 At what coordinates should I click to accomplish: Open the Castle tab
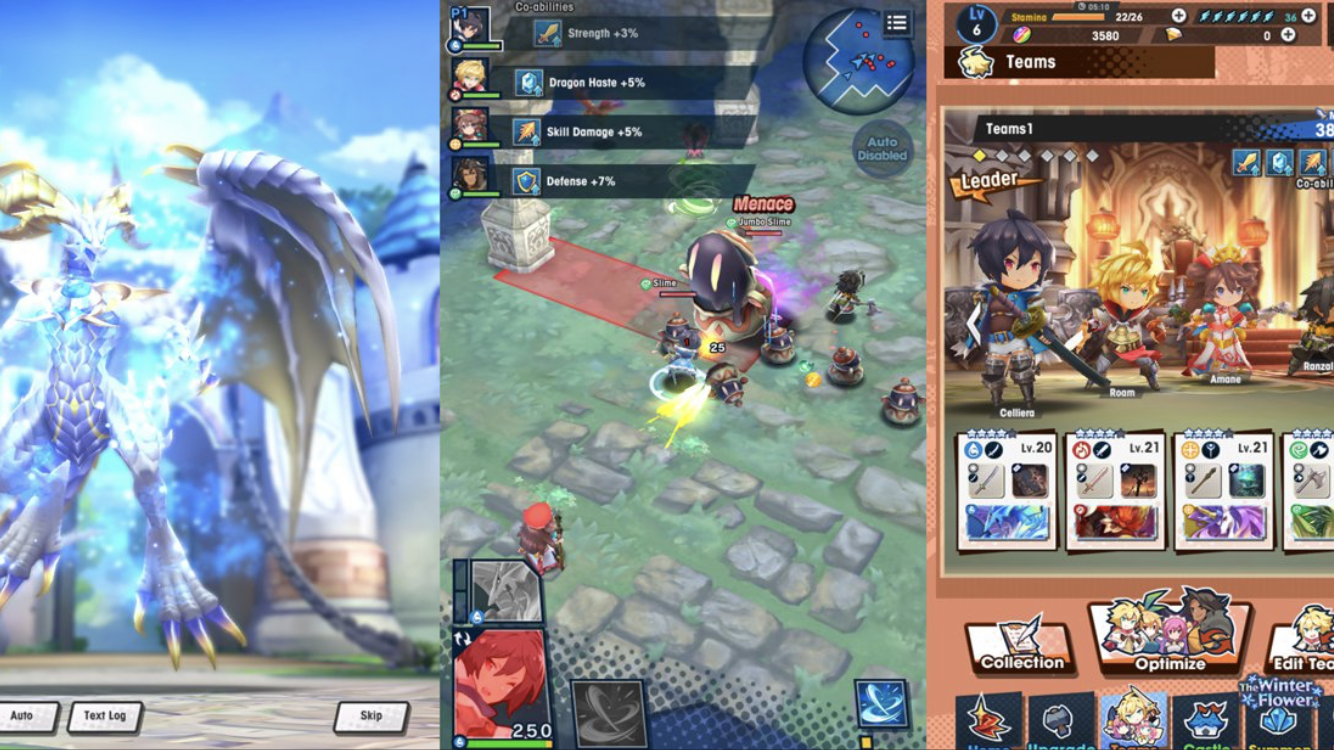(x=1206, y=722)
